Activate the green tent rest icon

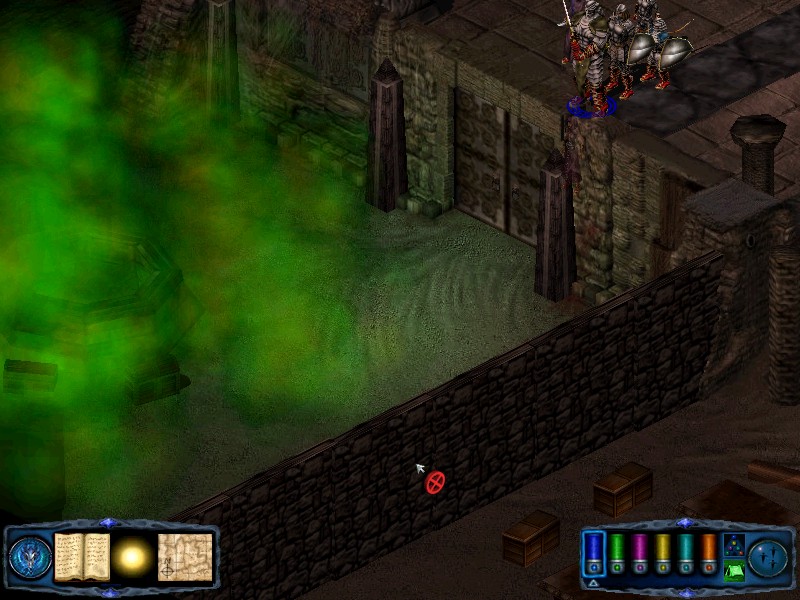(733, 570)
